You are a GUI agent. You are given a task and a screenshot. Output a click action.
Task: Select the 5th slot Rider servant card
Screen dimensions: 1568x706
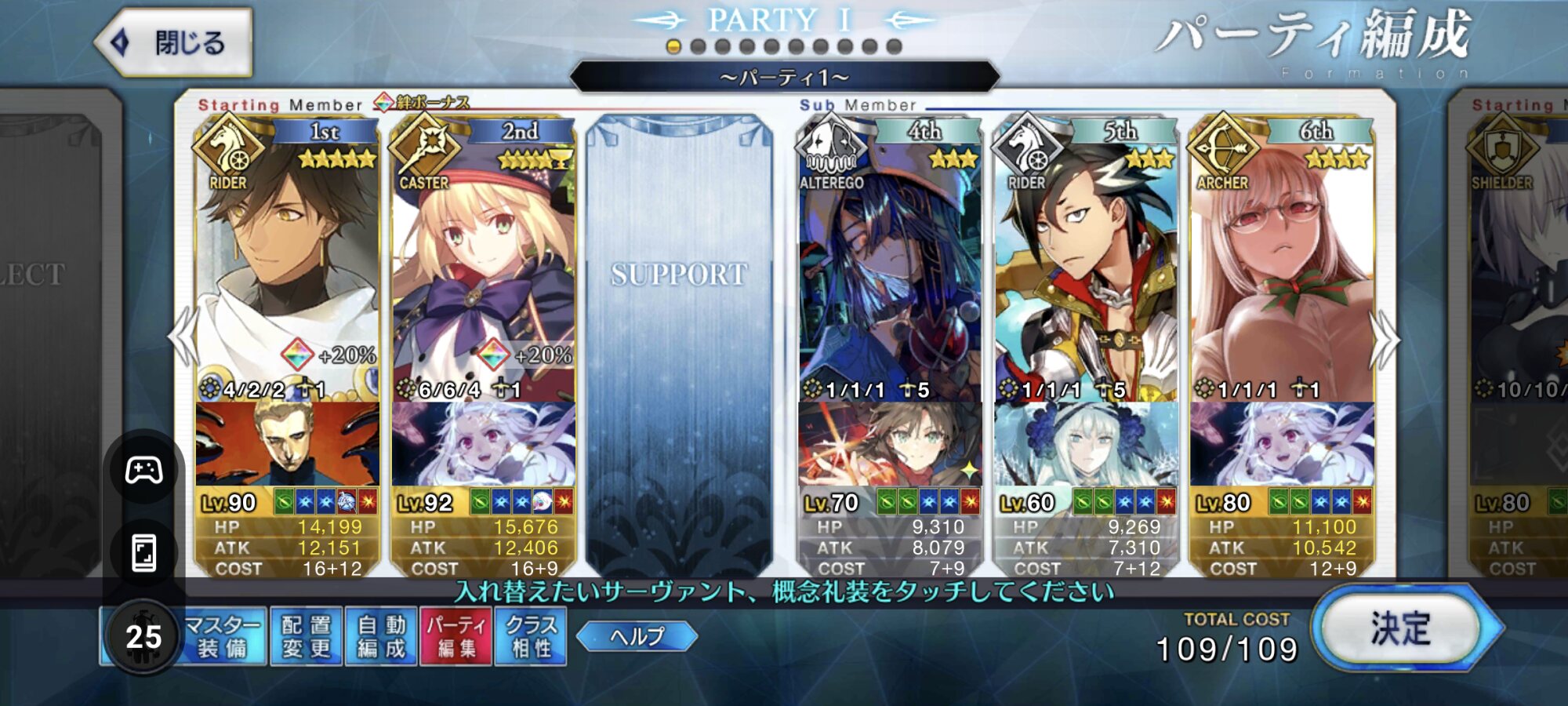click(x=1086, y=267)
